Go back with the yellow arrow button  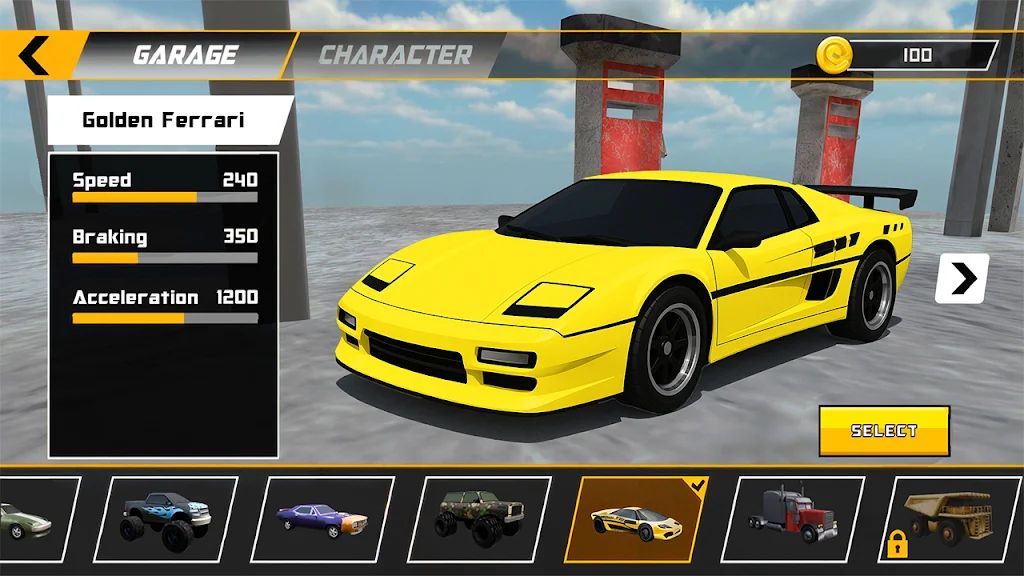click(x=34, y=56)
